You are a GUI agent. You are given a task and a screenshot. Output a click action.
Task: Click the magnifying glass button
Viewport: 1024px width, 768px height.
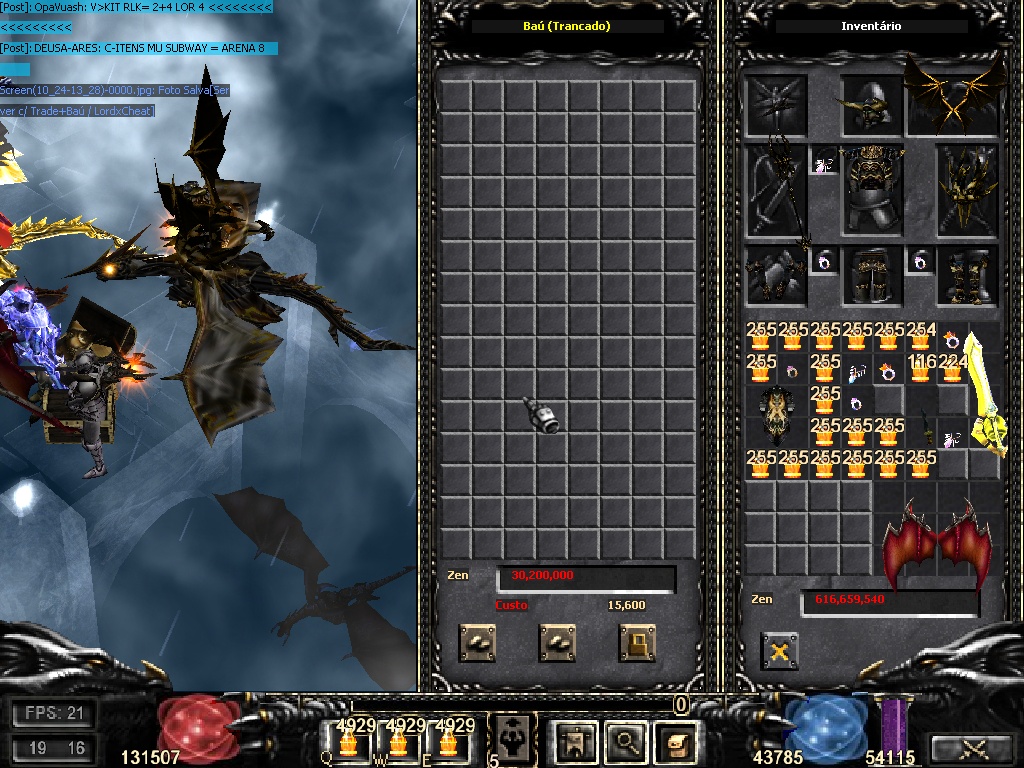pos(626,741)
